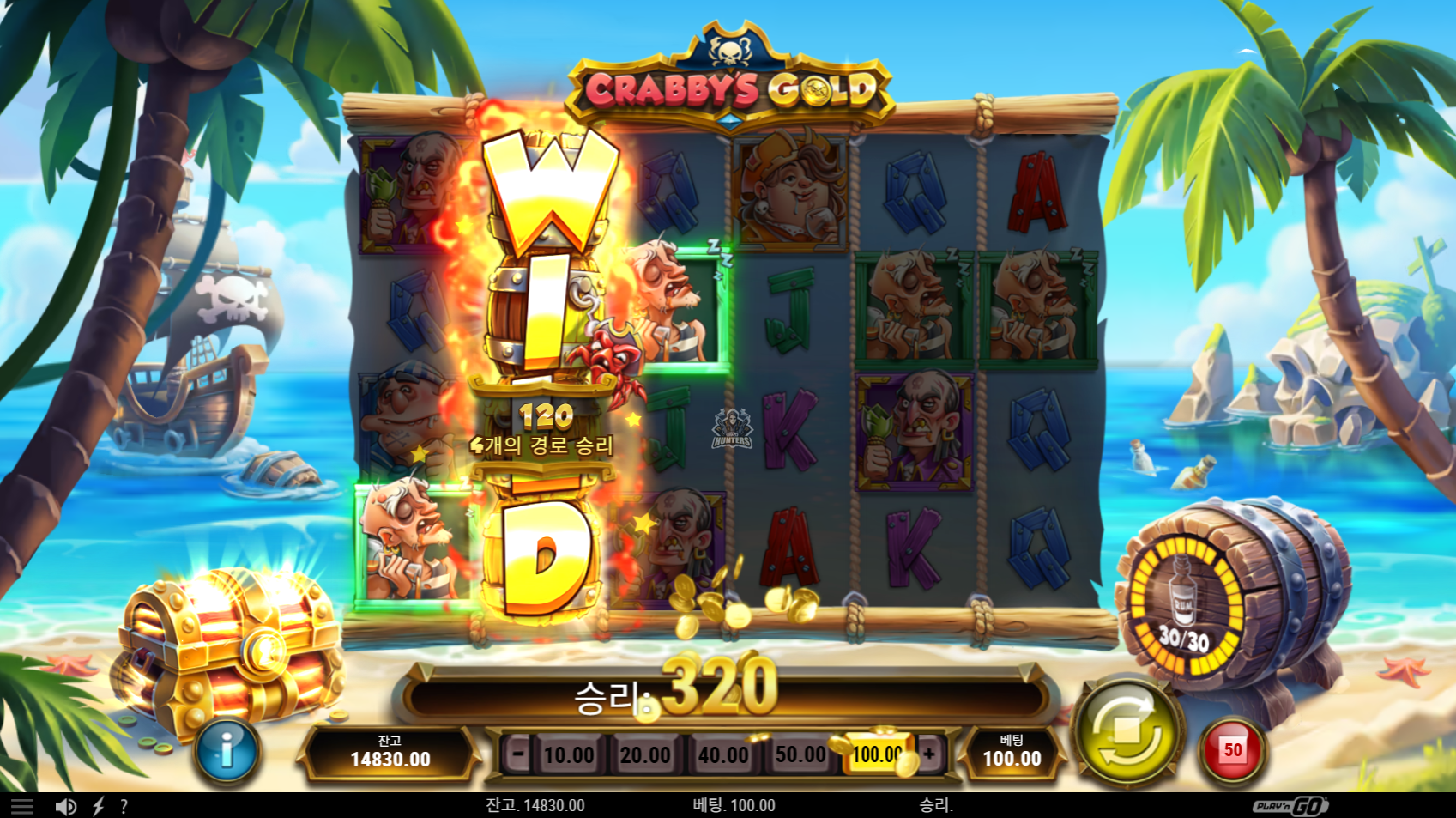Toggle the sound speaker icon
The height and width of the screenshot is (818, 1456).
point(65,806)
